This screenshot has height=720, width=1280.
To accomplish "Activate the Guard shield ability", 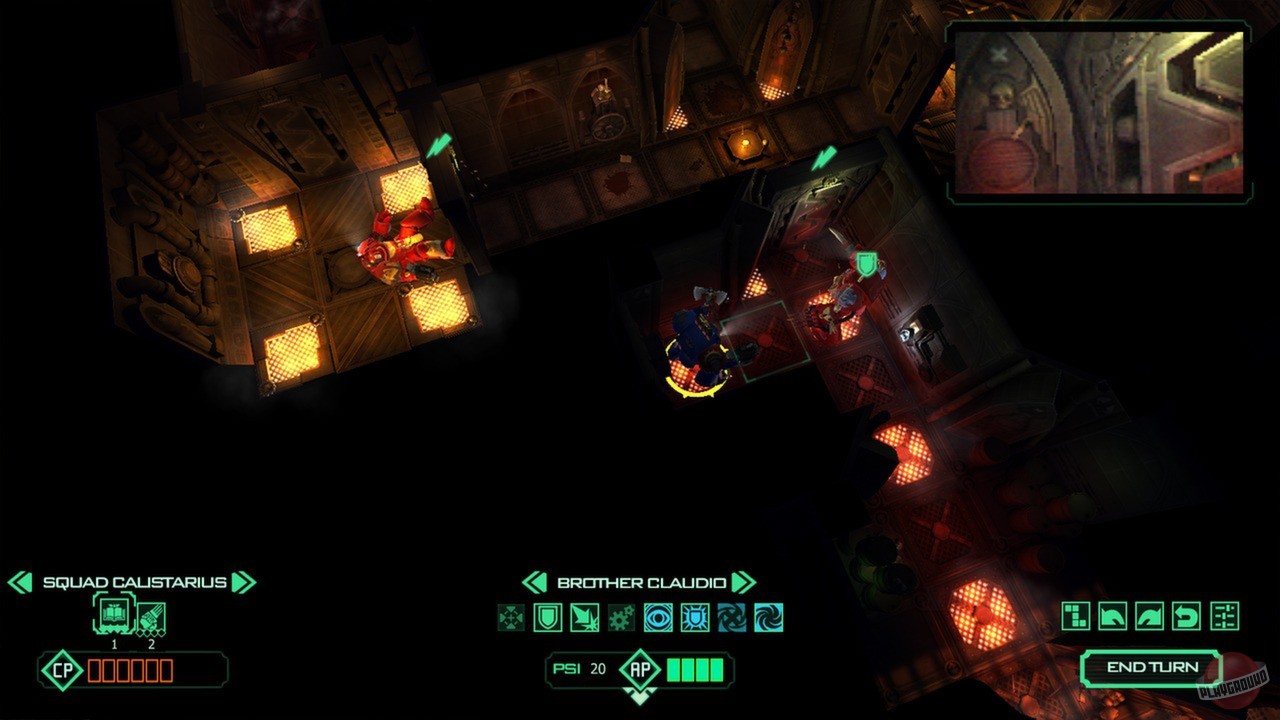I will click(x=549, y=618).
